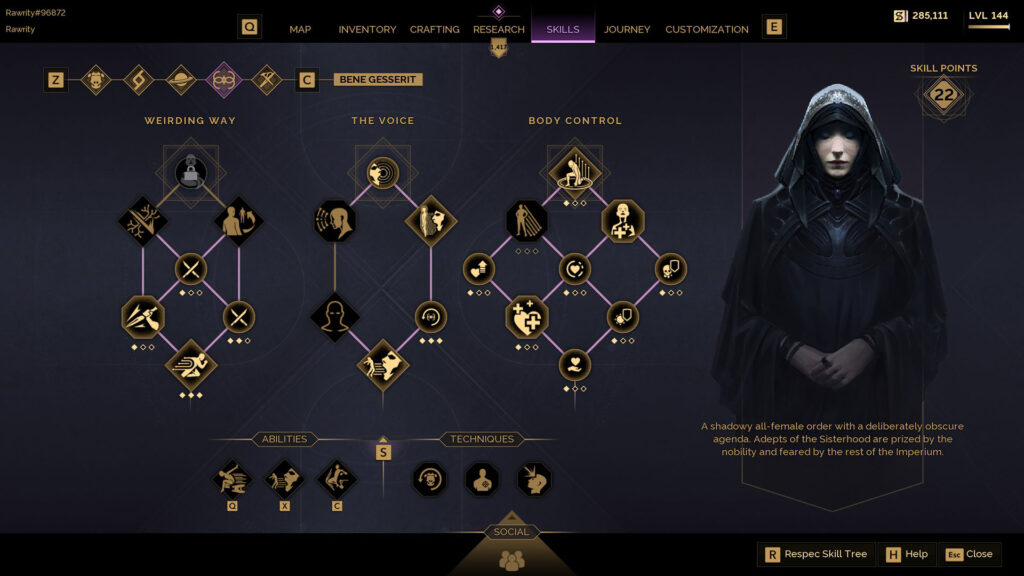The image size is (1024, 576).
Task: Select the silhouette head skill in The Voice
Action: click(334, 317)
